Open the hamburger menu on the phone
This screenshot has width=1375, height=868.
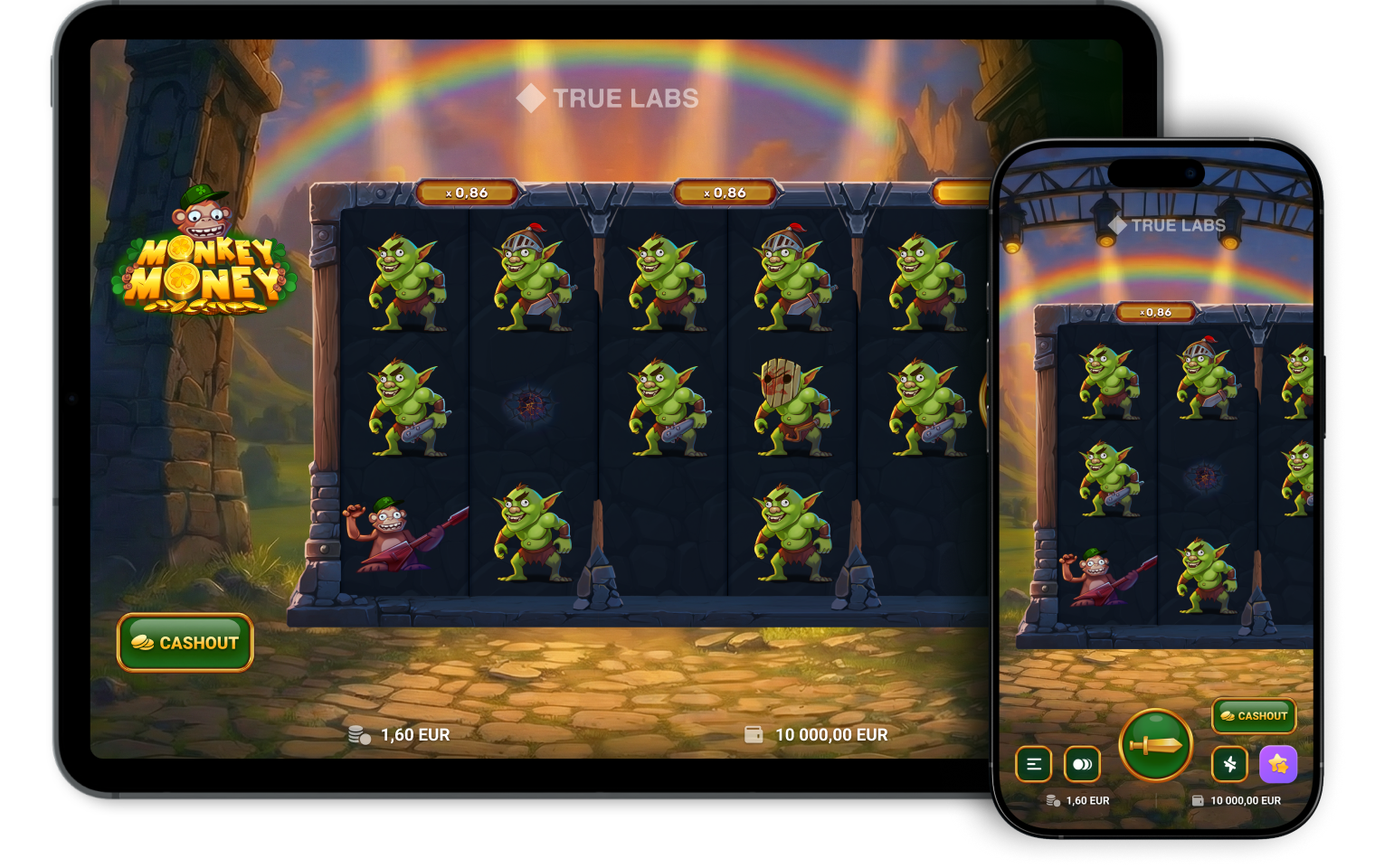(1032, 765)
